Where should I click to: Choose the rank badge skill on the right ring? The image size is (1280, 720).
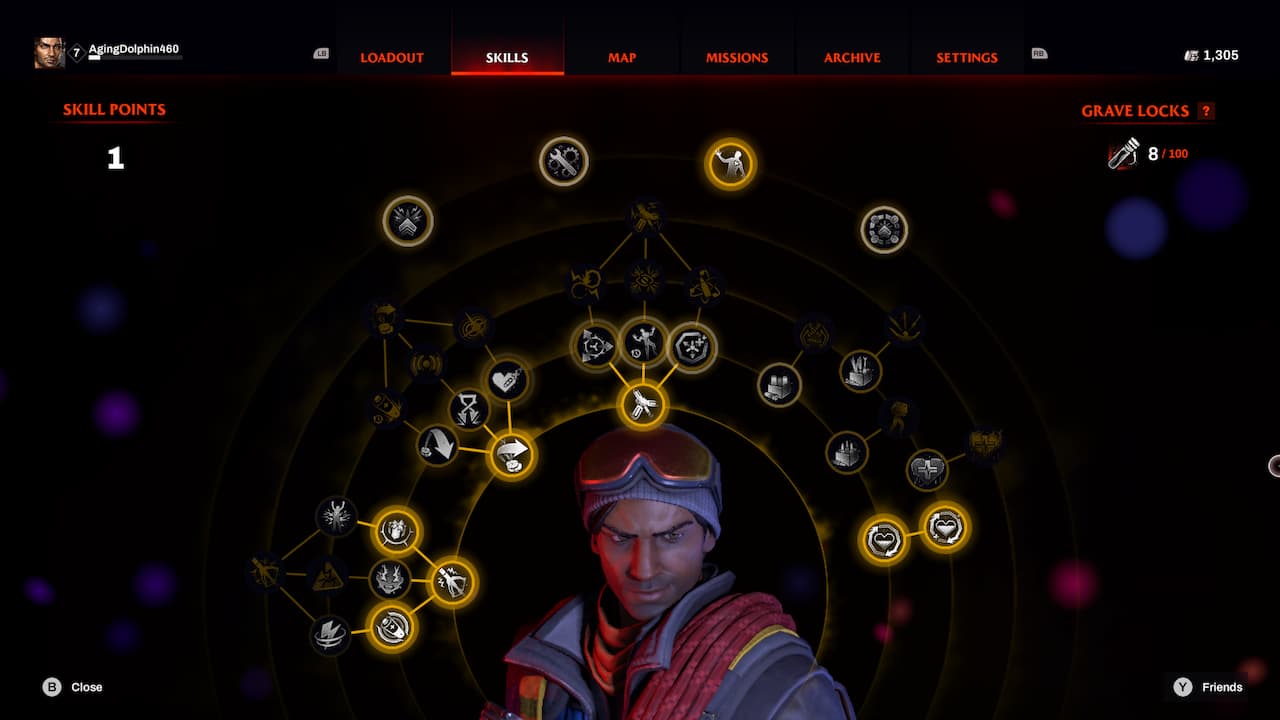pos(884,229)
